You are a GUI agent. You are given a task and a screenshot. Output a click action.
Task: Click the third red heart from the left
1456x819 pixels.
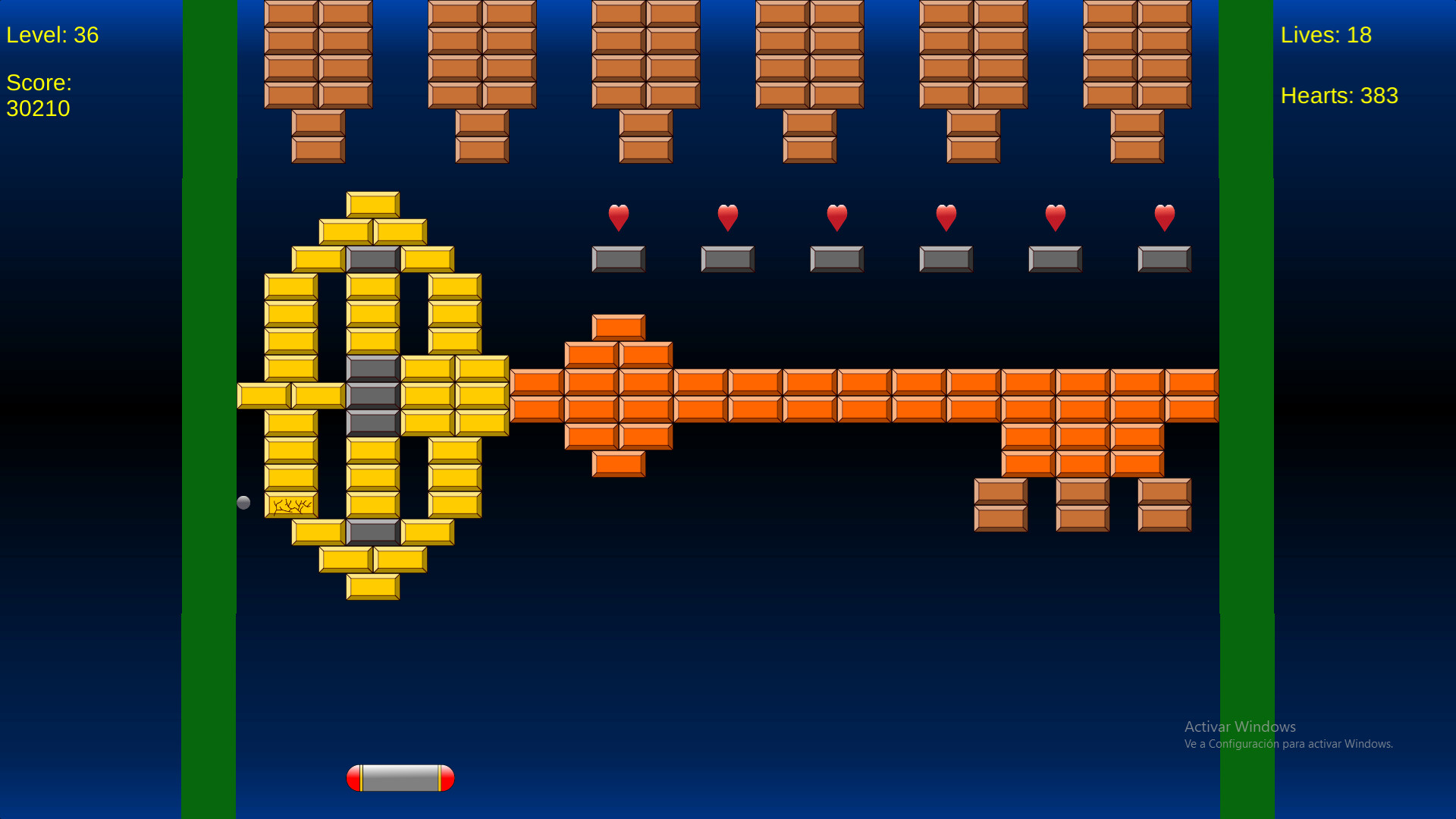click(836, 218)
